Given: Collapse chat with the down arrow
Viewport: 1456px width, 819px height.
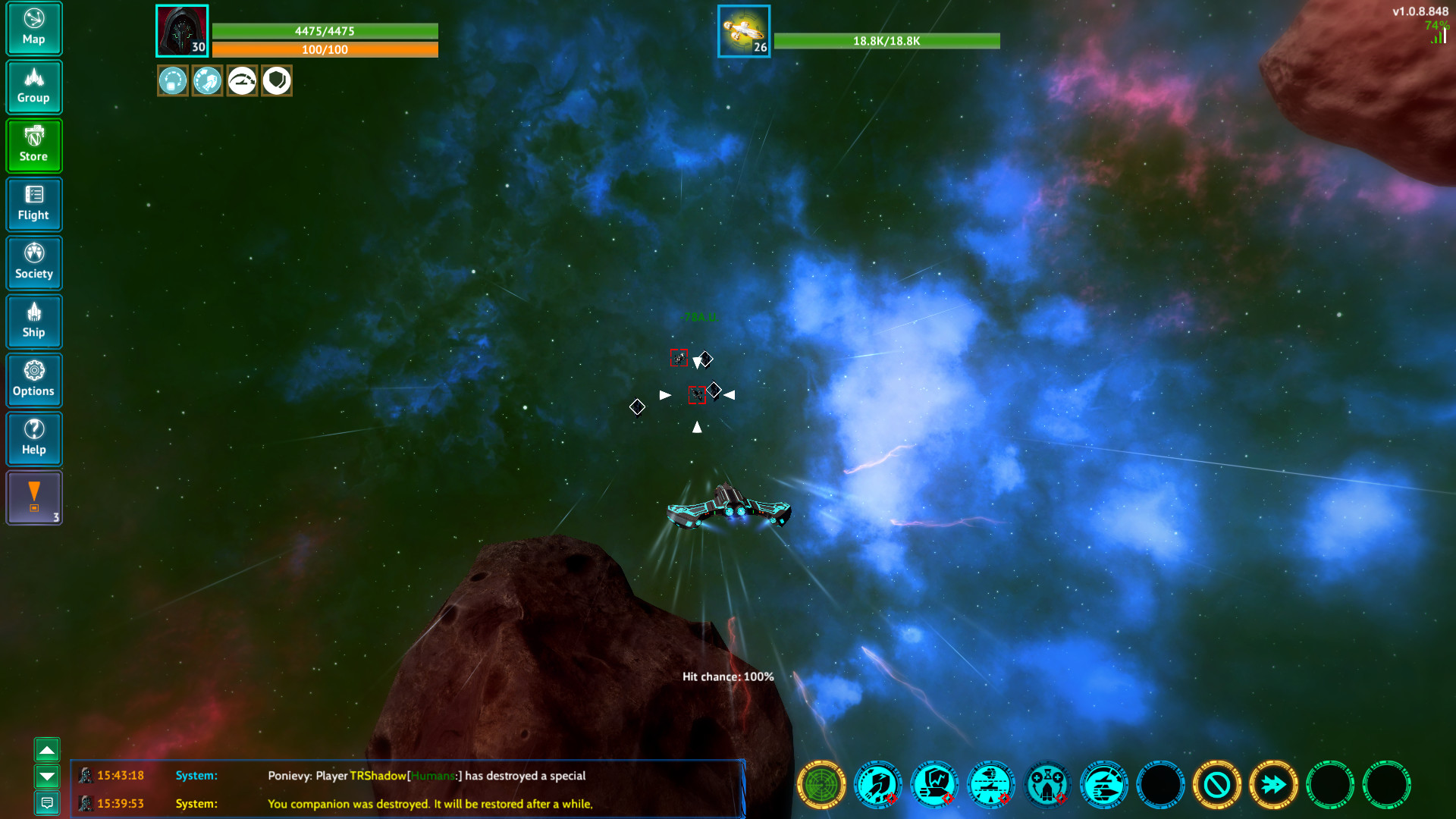Looking at the screenshot, I should coord(47,777).
